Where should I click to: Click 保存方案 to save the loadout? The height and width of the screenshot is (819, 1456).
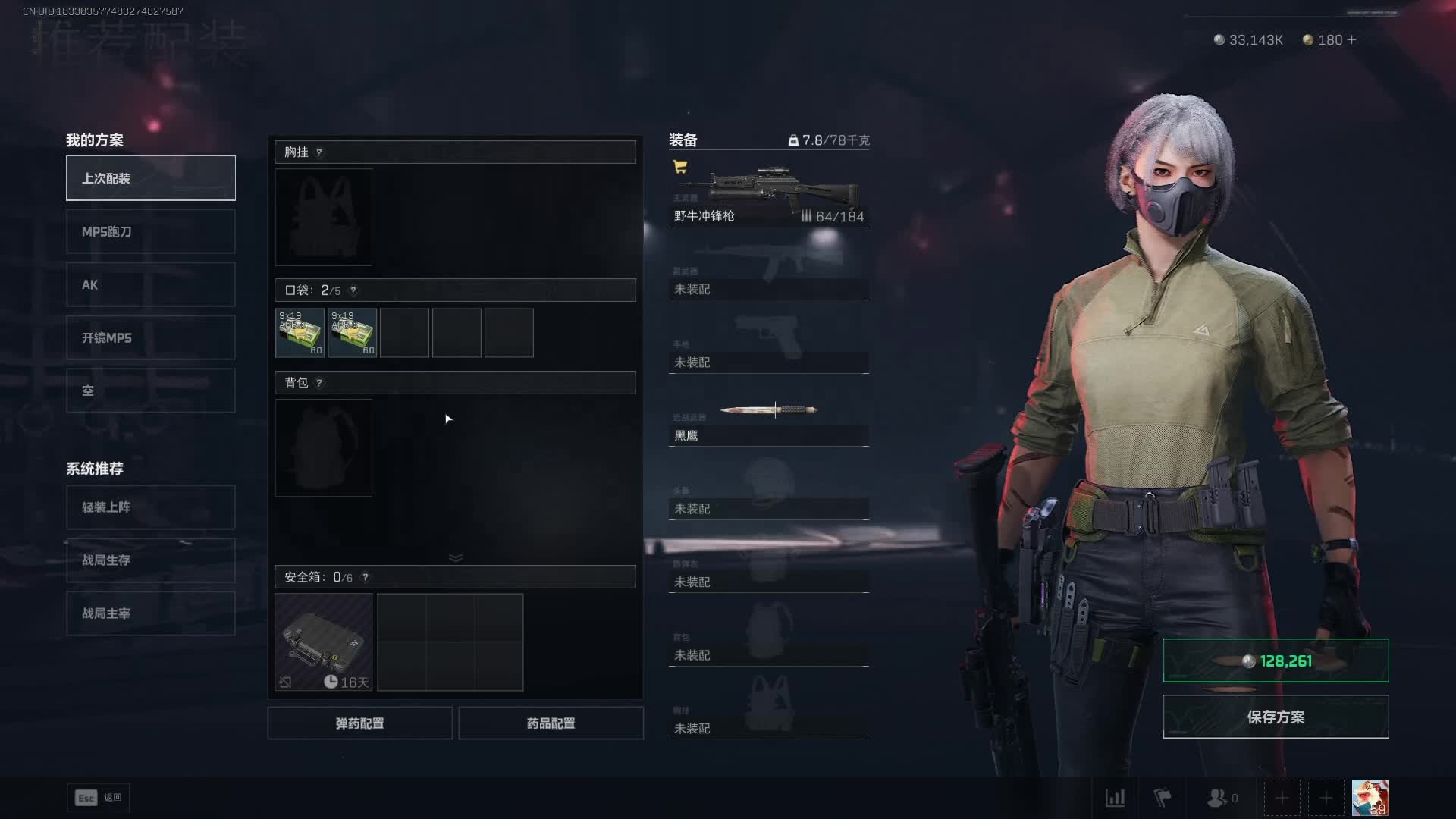click(x=1276, y=717)
